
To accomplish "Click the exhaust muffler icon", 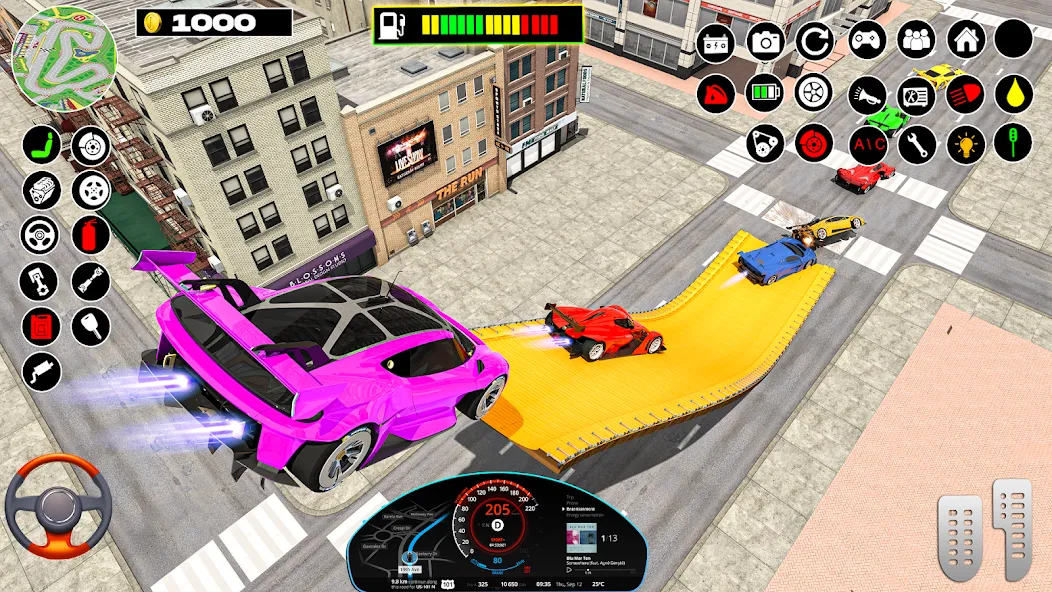I will [42, 372].
